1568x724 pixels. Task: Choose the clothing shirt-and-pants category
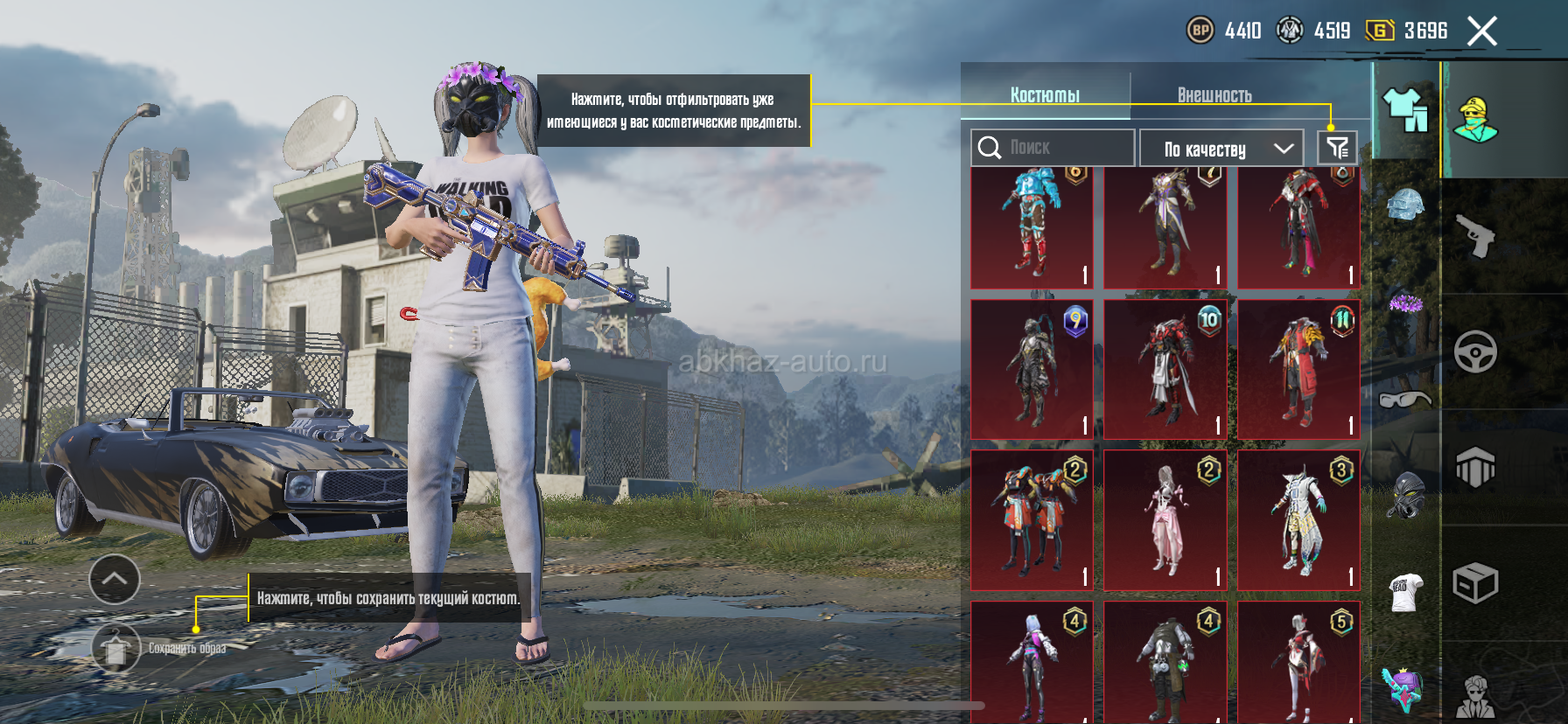[1405, 111]
